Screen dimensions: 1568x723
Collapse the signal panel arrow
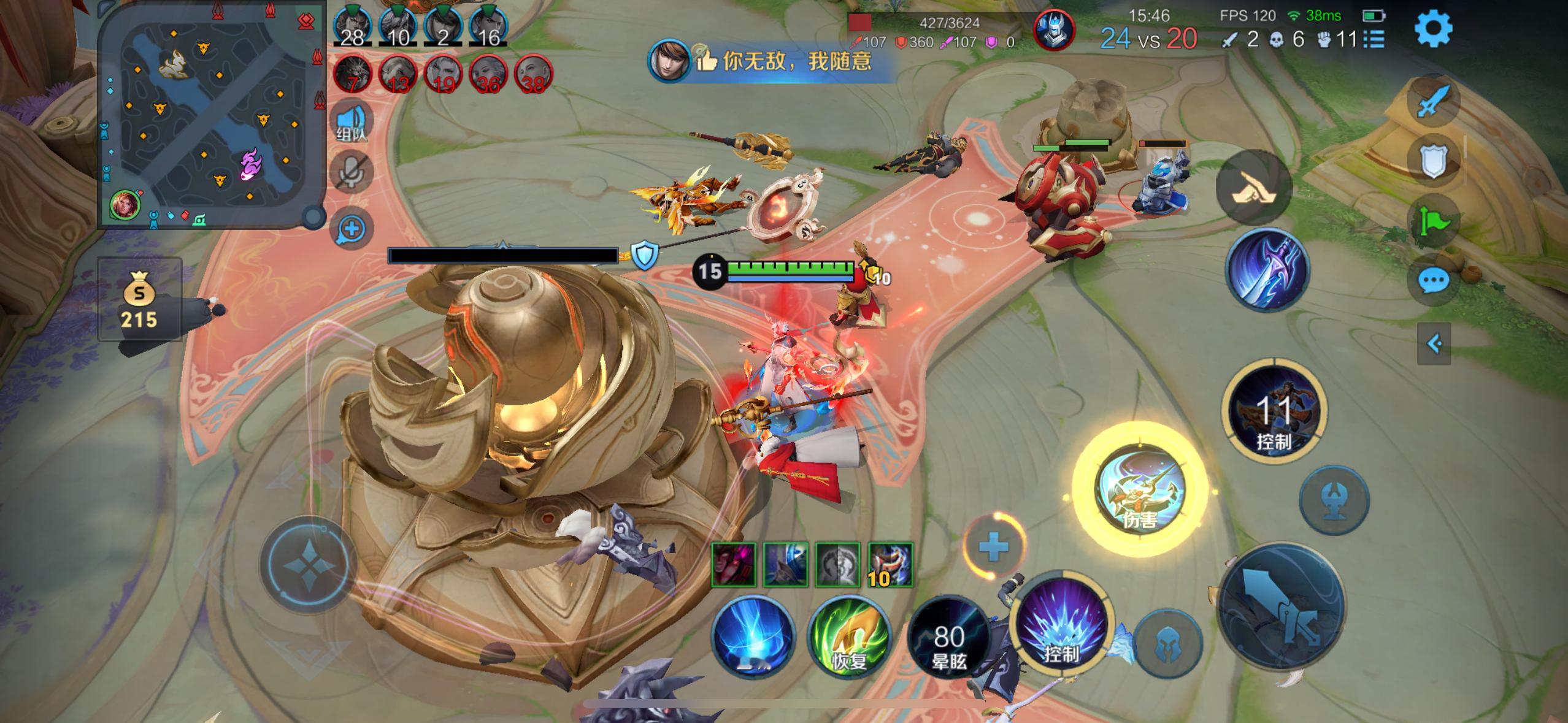pos(1434,343)
